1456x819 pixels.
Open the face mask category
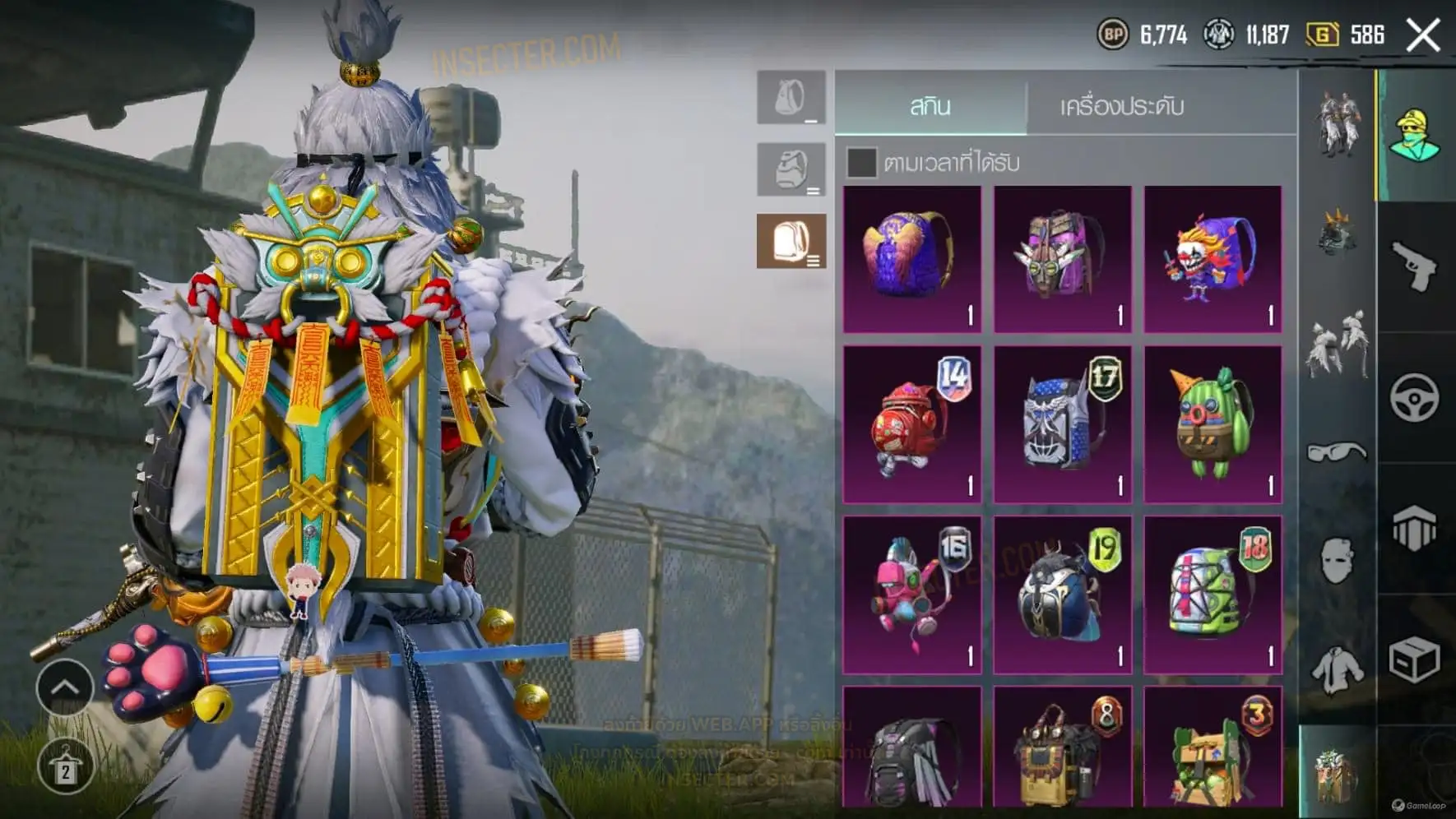point(1337,561)
